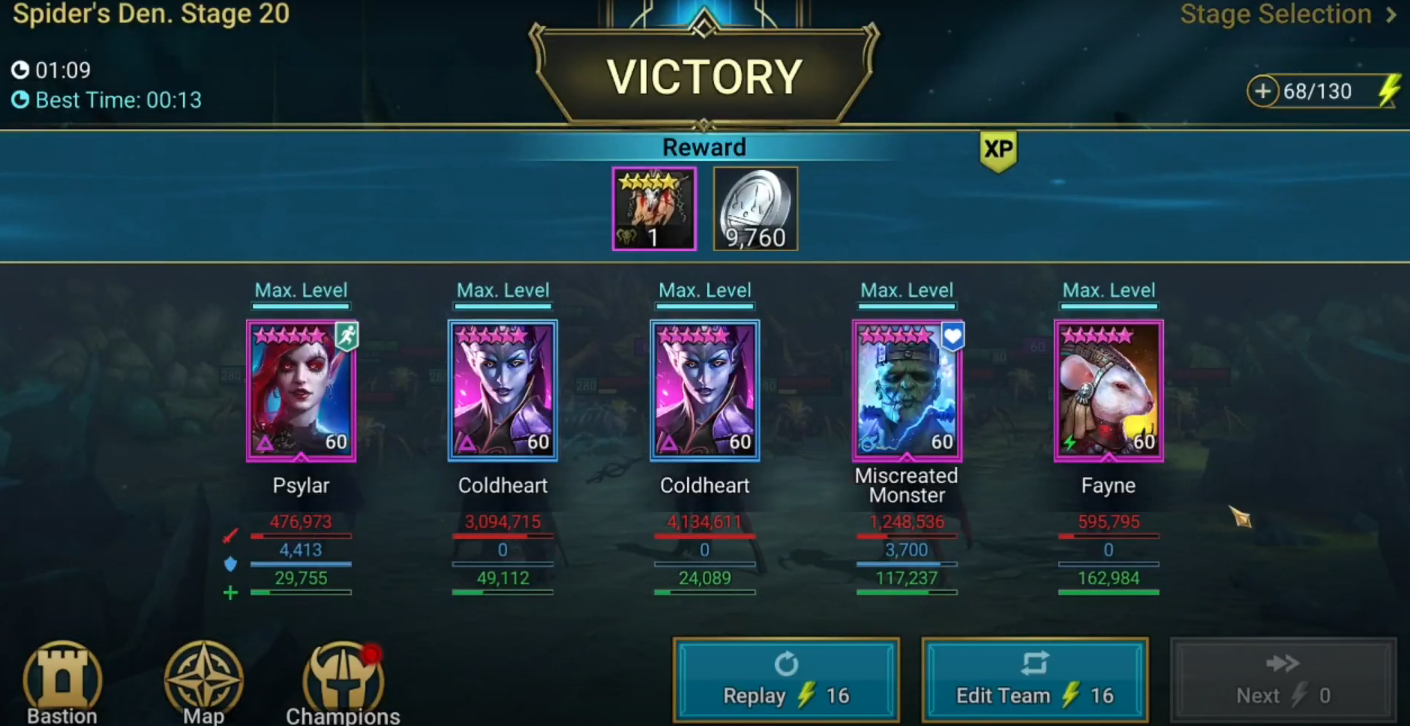Click the sprint aura badge on Psylar's portrait
Image resolution: width=1410 pixels, height=726 pixels.
345,335
